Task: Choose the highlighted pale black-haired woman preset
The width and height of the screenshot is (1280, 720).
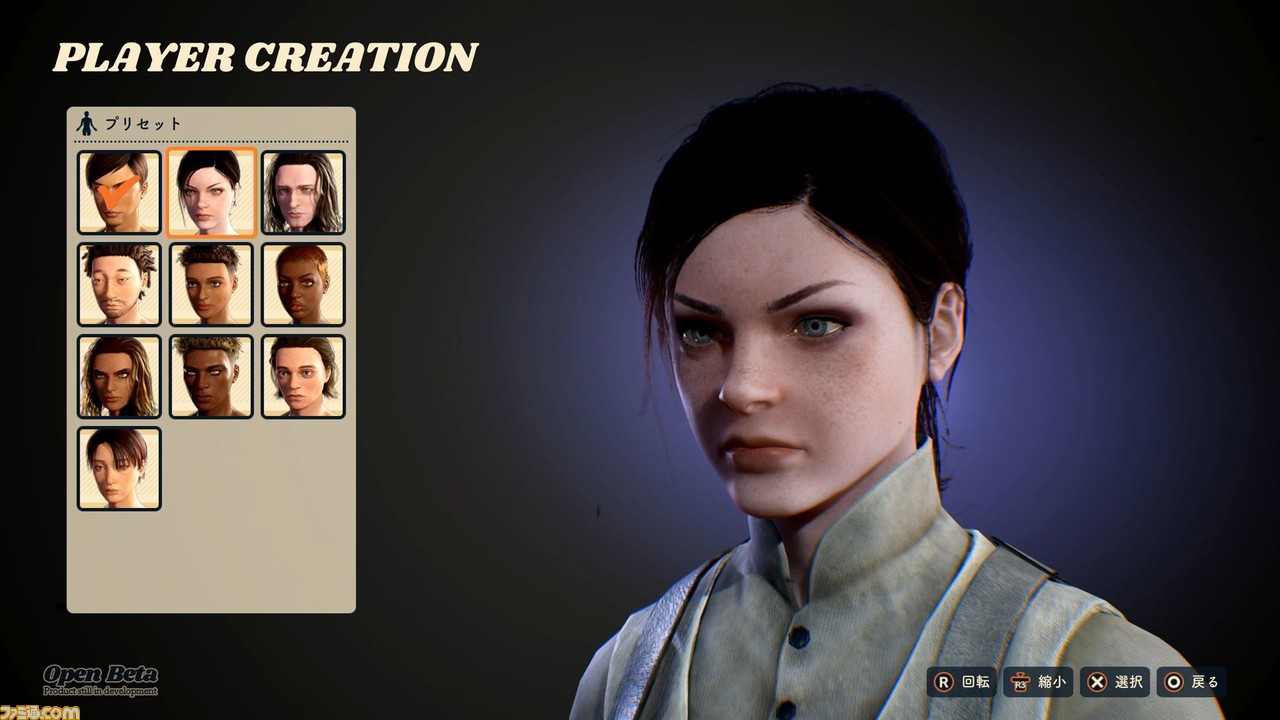Action: coord(211,193)
